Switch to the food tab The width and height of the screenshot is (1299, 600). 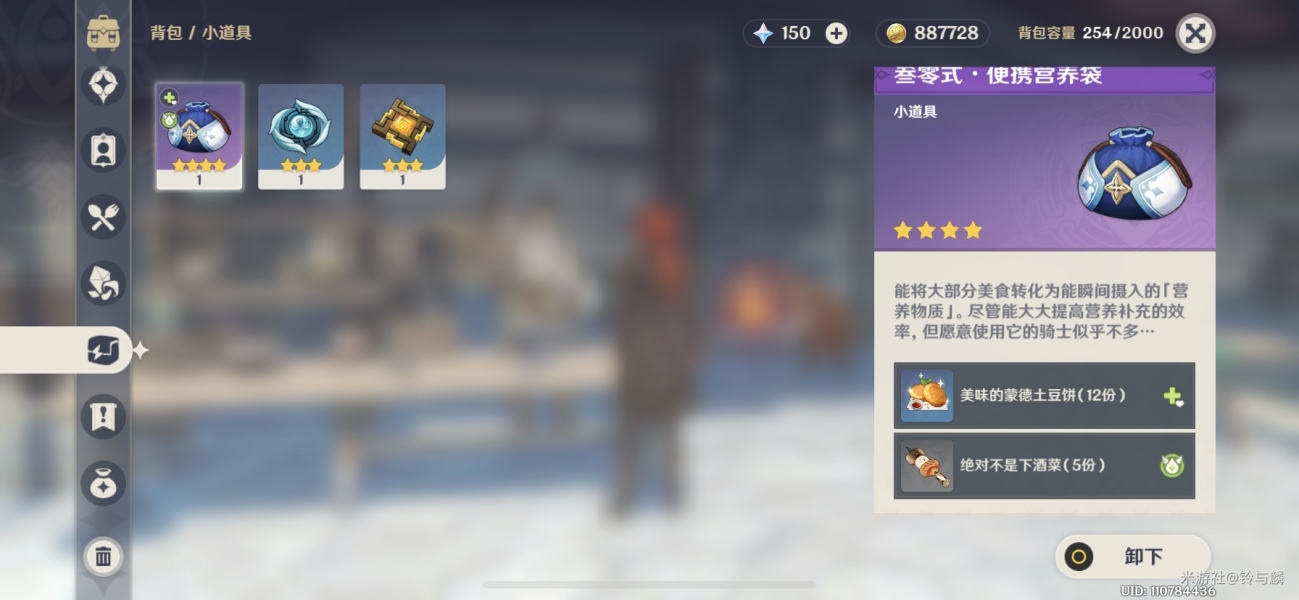pyautogui.click(x=103, y=216)
